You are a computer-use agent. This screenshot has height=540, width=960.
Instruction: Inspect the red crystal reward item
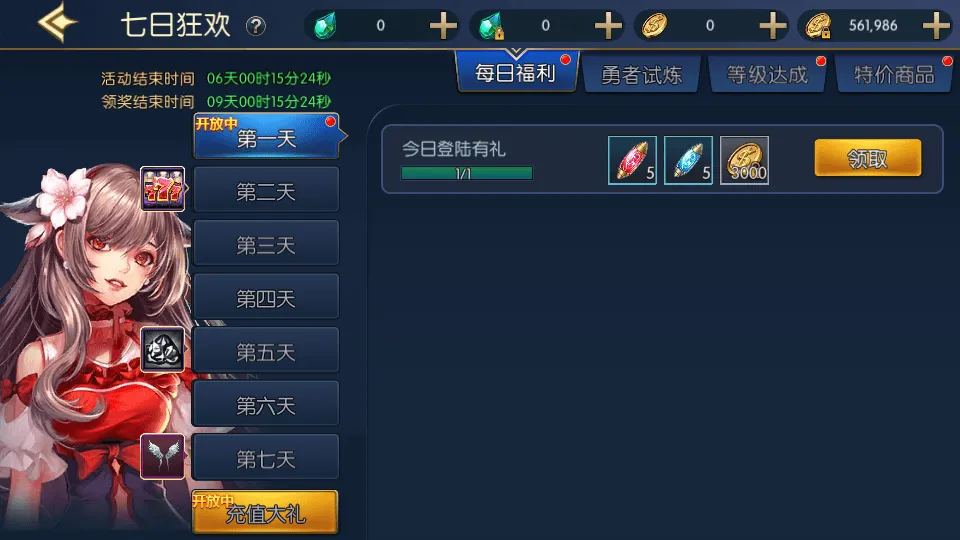(632, 160)
